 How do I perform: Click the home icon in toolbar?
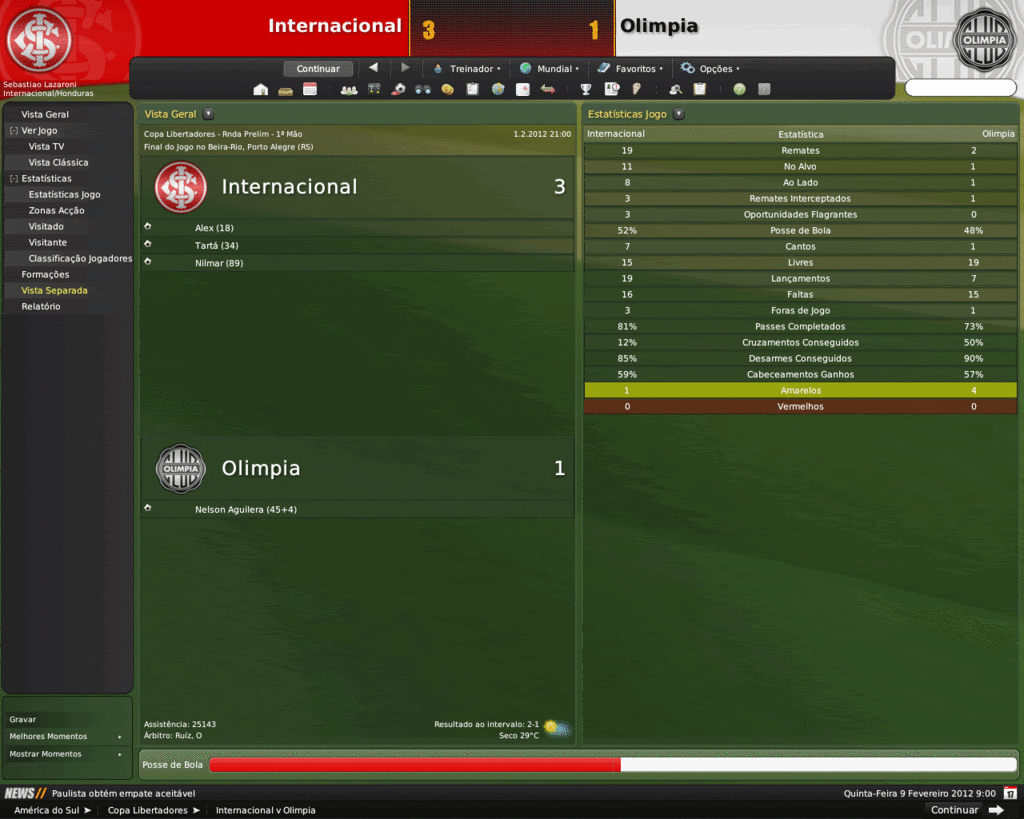(261, 89)
